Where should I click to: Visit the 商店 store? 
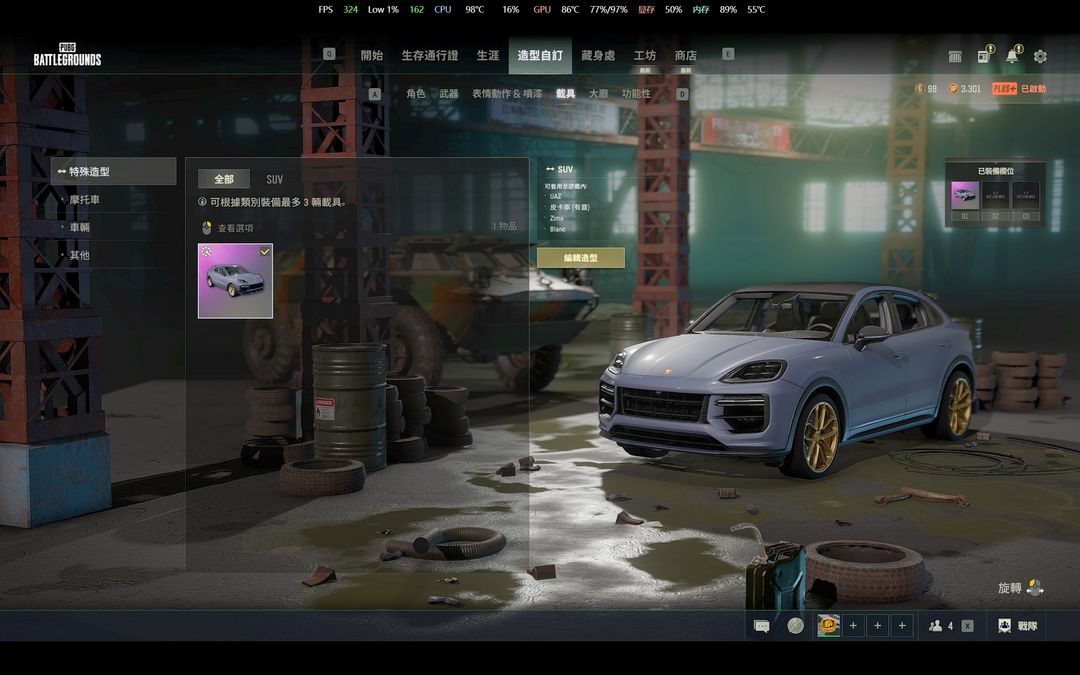click(685, 56)
